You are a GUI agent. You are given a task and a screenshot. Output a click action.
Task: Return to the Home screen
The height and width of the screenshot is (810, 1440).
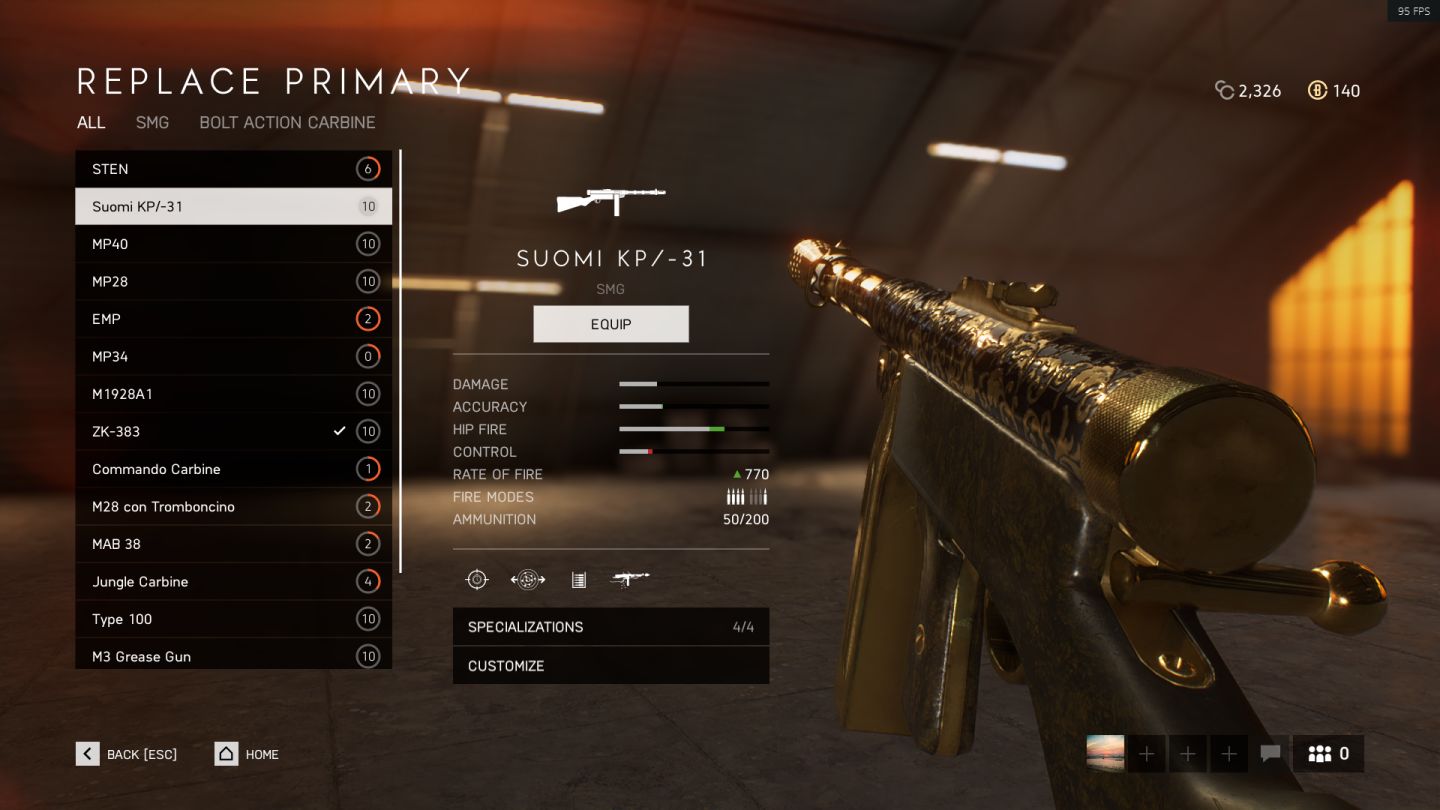tap(247, 754)
